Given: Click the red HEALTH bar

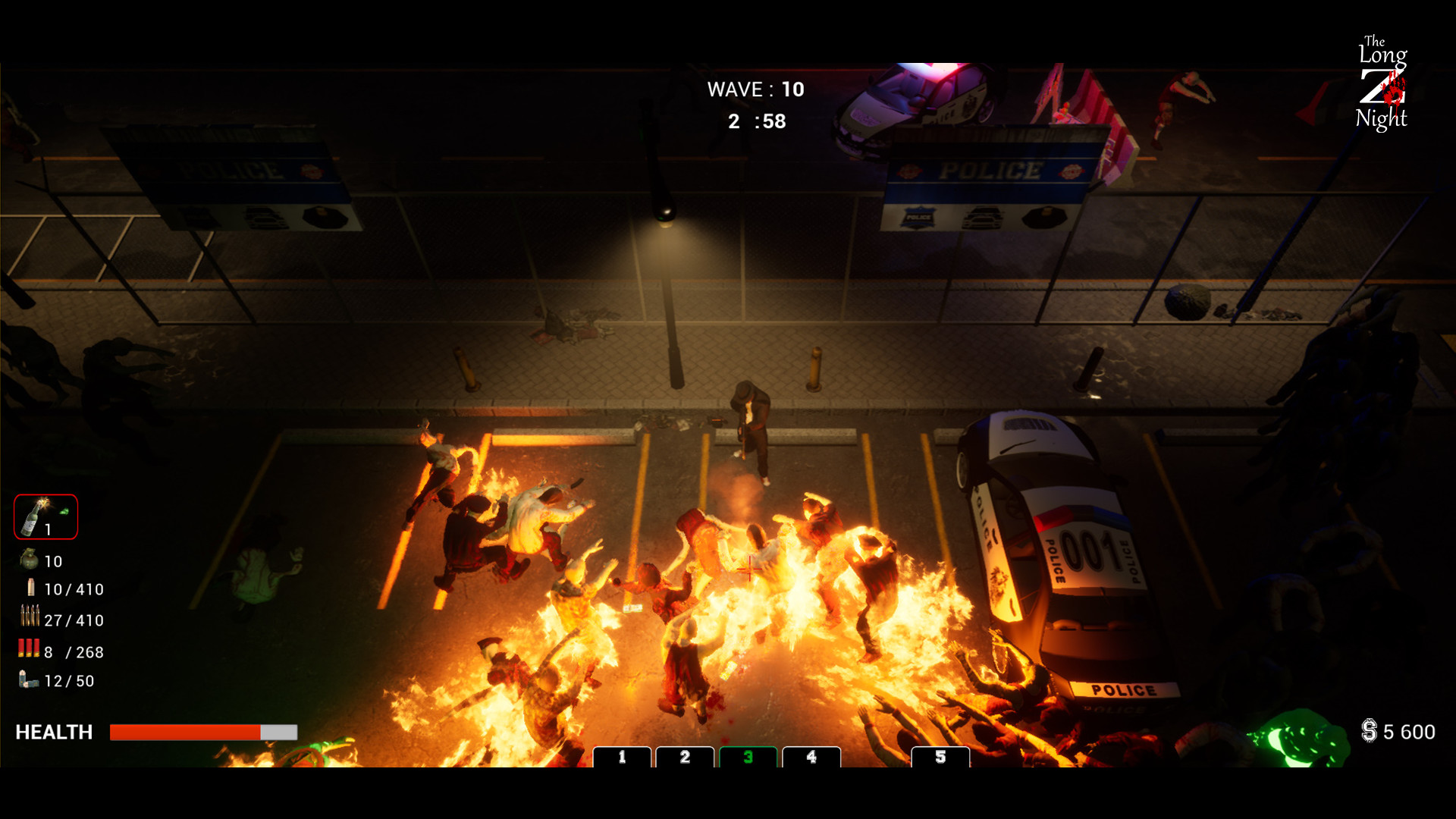Looking at the screenshot, I should pyautogui.click(x=186, y=733).
